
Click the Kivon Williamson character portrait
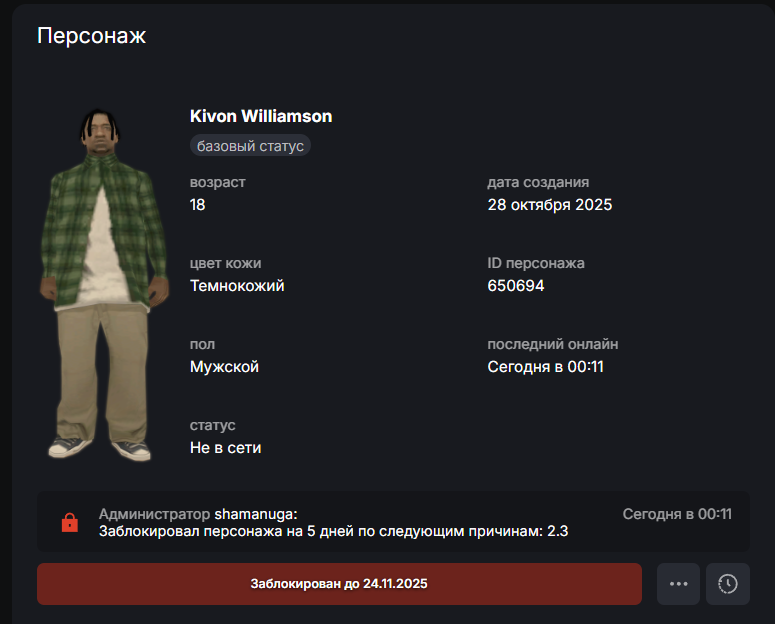coord(97,285)
